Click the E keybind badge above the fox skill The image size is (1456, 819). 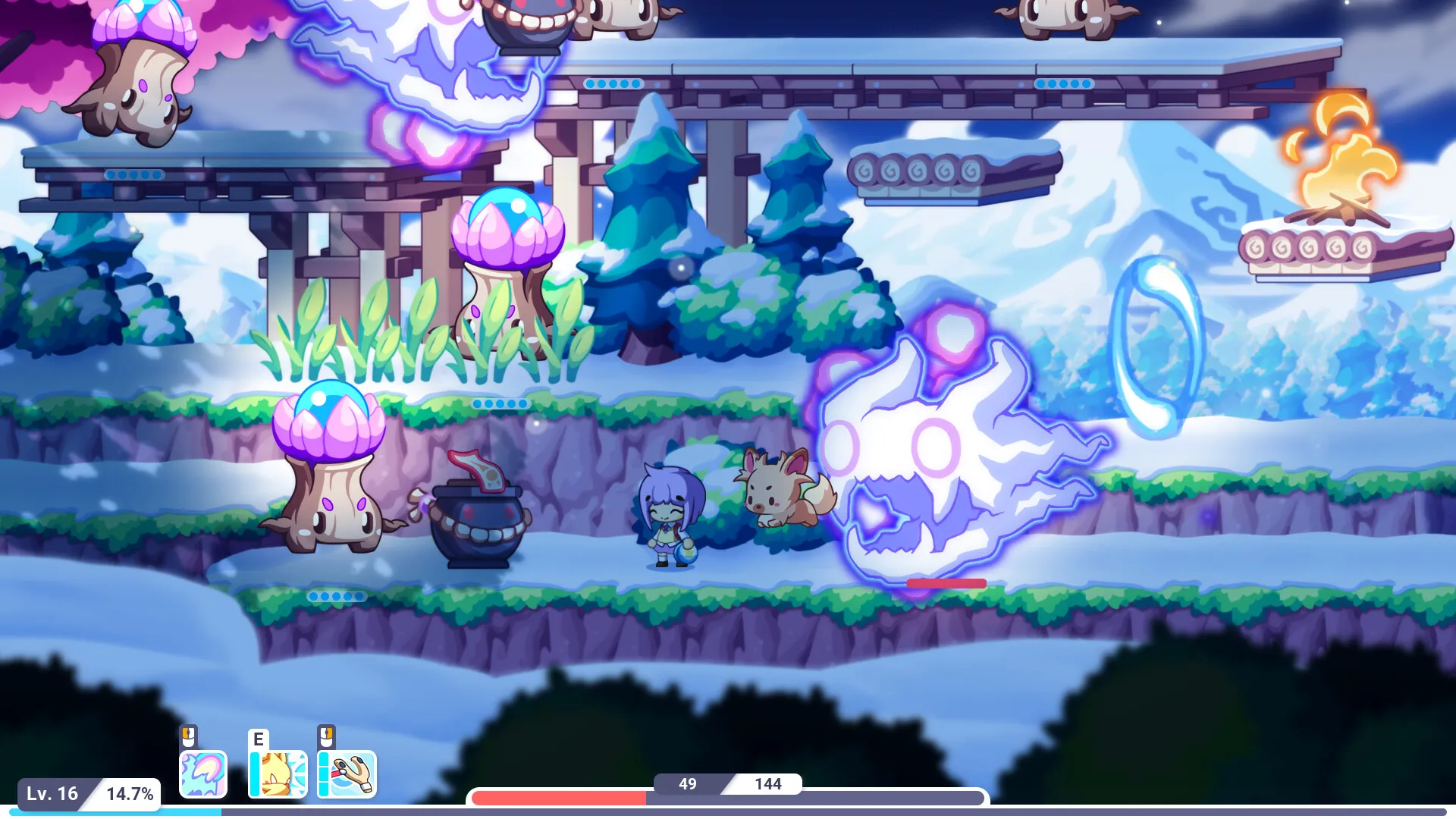[x=258, y=737]
